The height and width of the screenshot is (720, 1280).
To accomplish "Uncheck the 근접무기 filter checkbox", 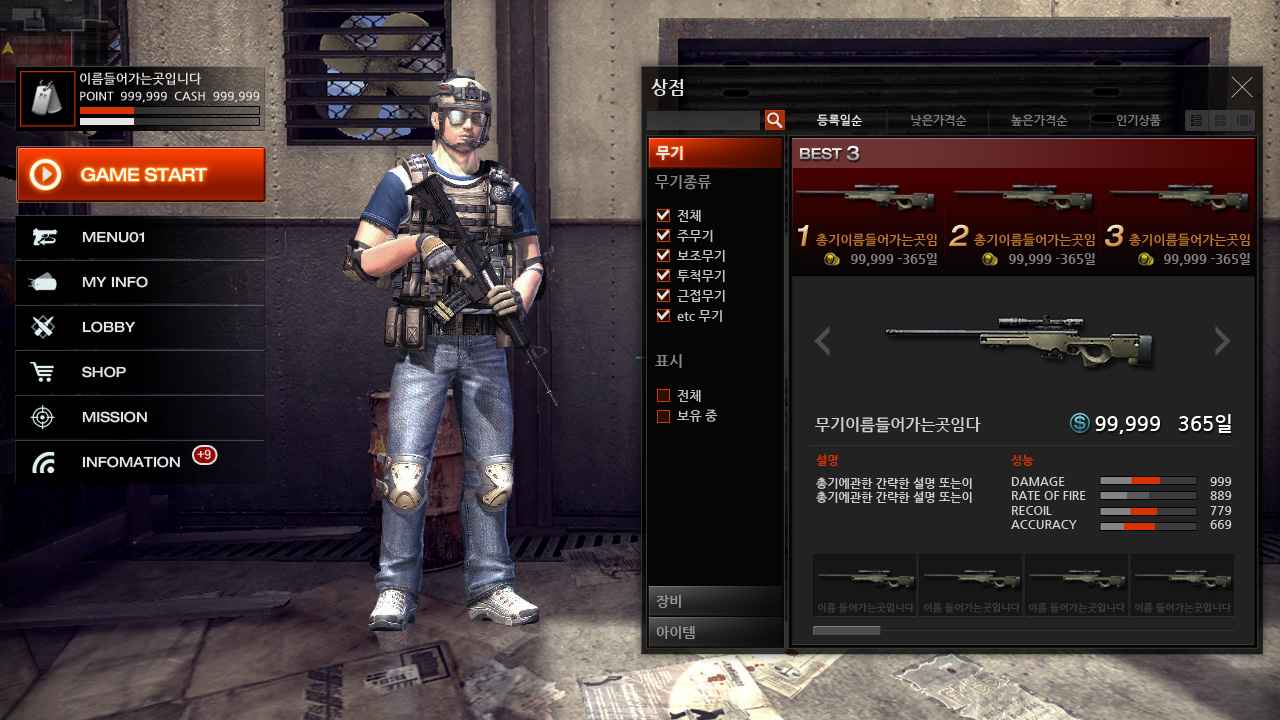I will pyautogui.click(x=663, y=296).
